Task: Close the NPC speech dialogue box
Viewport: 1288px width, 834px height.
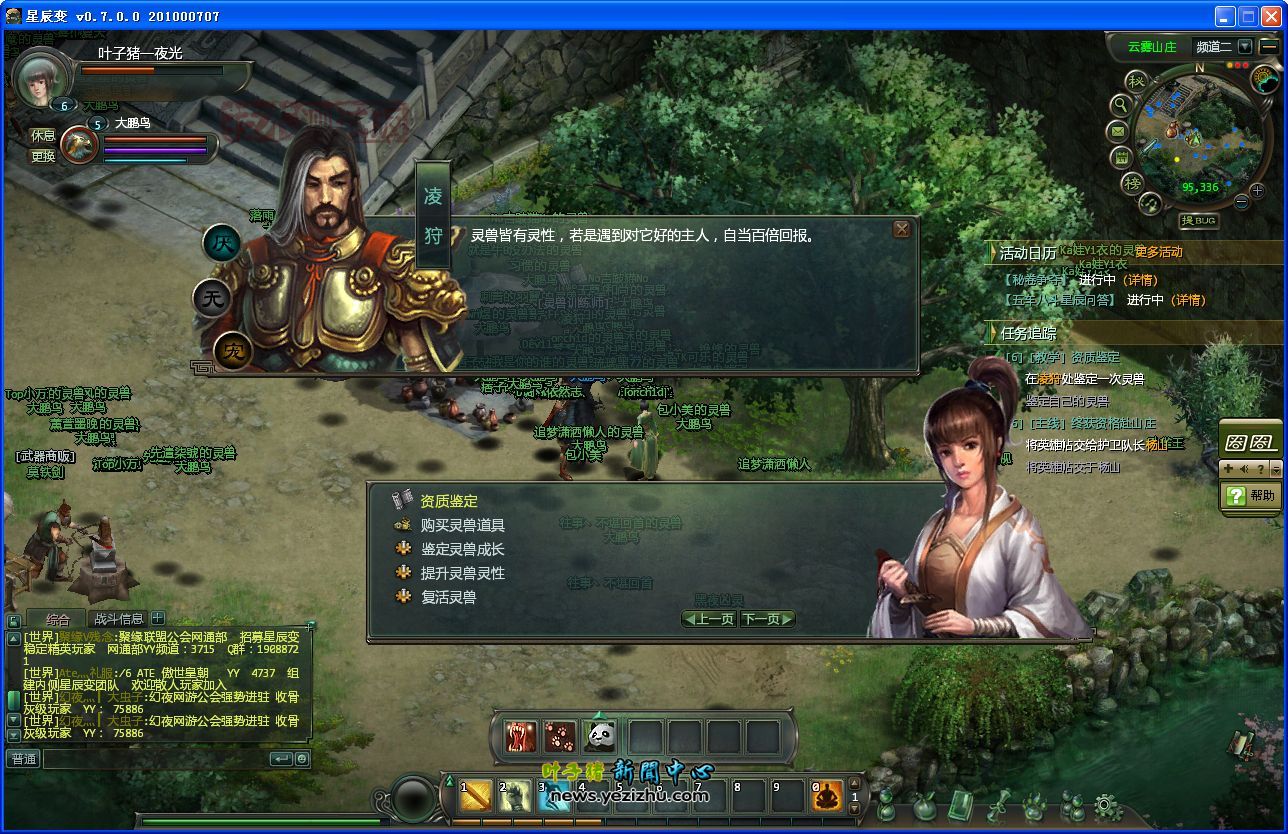Action: (x=901, y=229)
